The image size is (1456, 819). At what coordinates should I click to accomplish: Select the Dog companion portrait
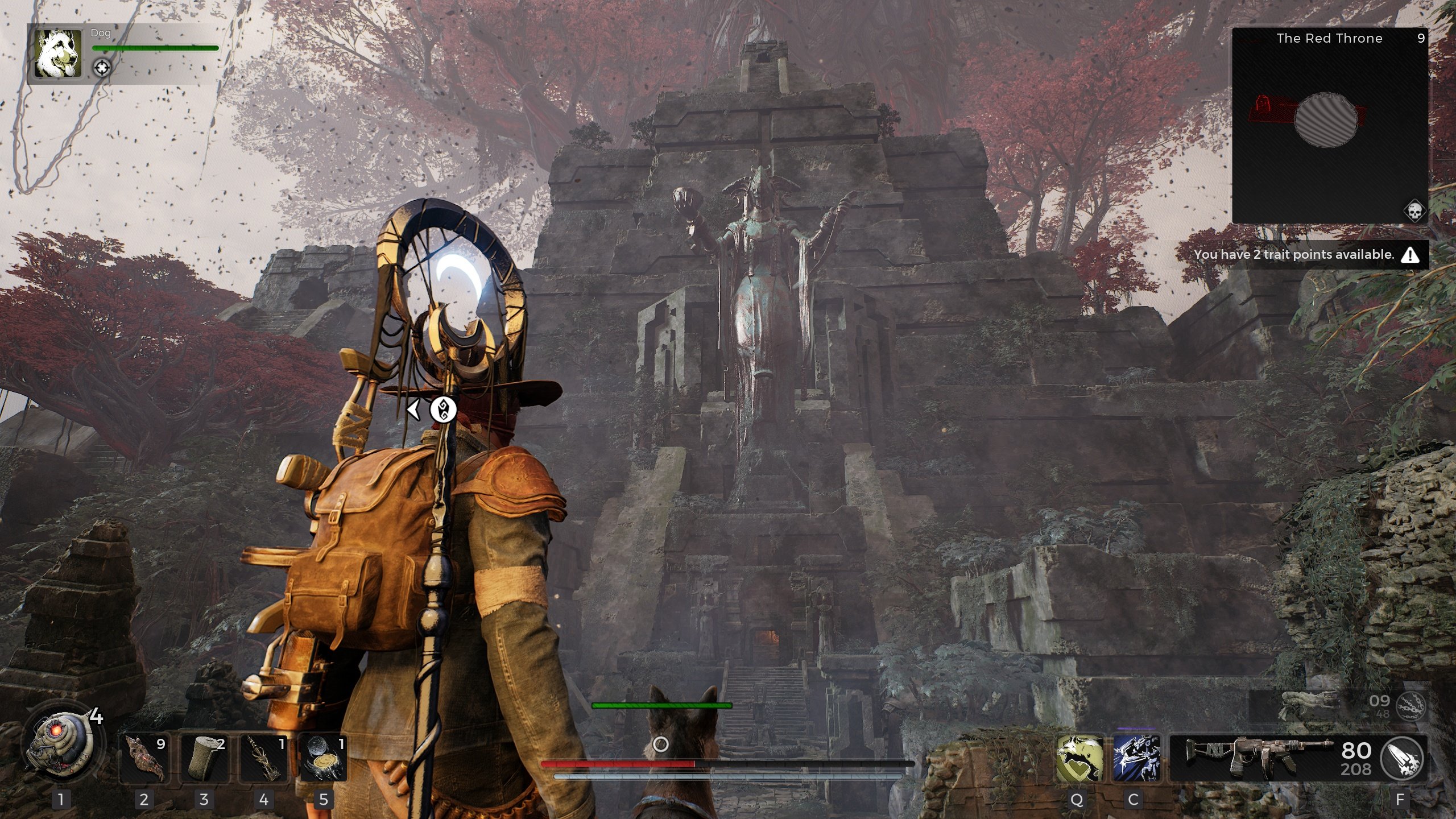pyautogui.click(x=57, y=54)
